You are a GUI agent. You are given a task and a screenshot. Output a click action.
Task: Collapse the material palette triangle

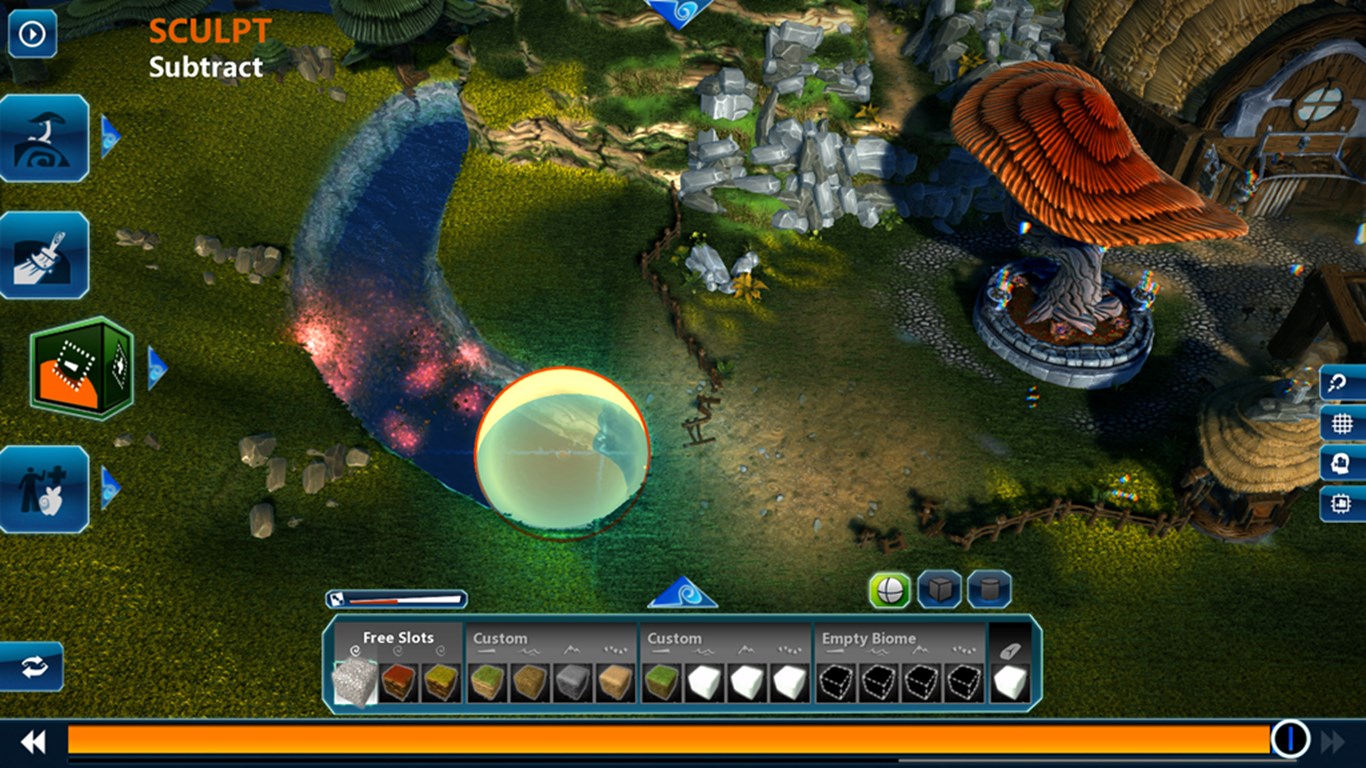684,592
